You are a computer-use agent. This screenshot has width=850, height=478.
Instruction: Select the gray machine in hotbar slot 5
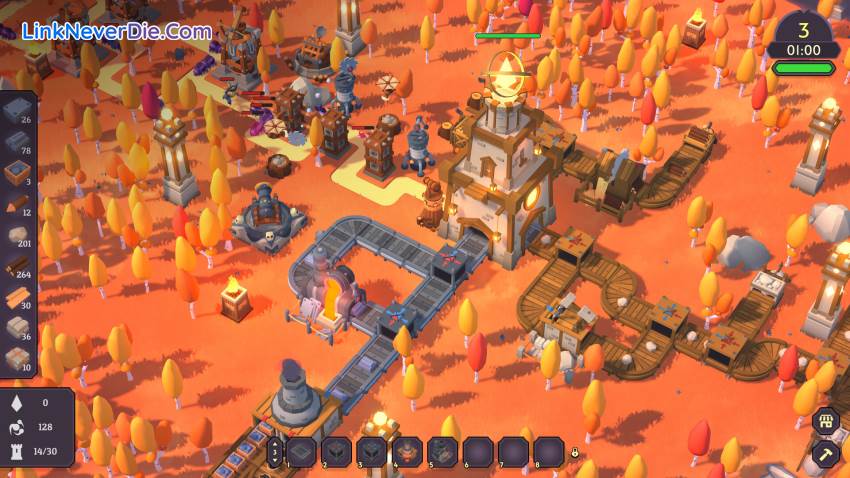click(x=443, y=452)
